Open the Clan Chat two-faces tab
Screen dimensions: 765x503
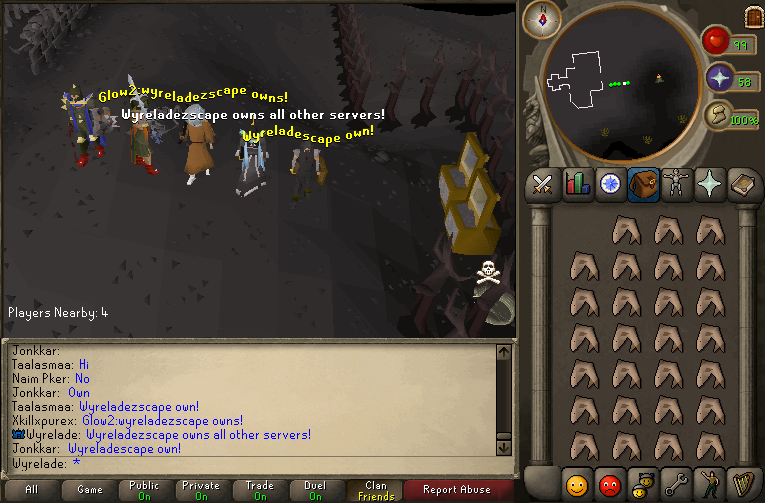click(x=643, y=485)
